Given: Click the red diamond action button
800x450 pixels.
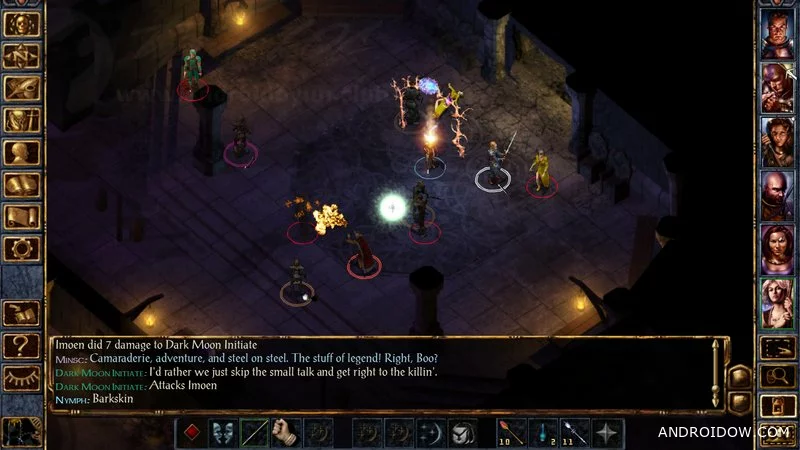Looking at the screenshot, I should tap(192, 431).
